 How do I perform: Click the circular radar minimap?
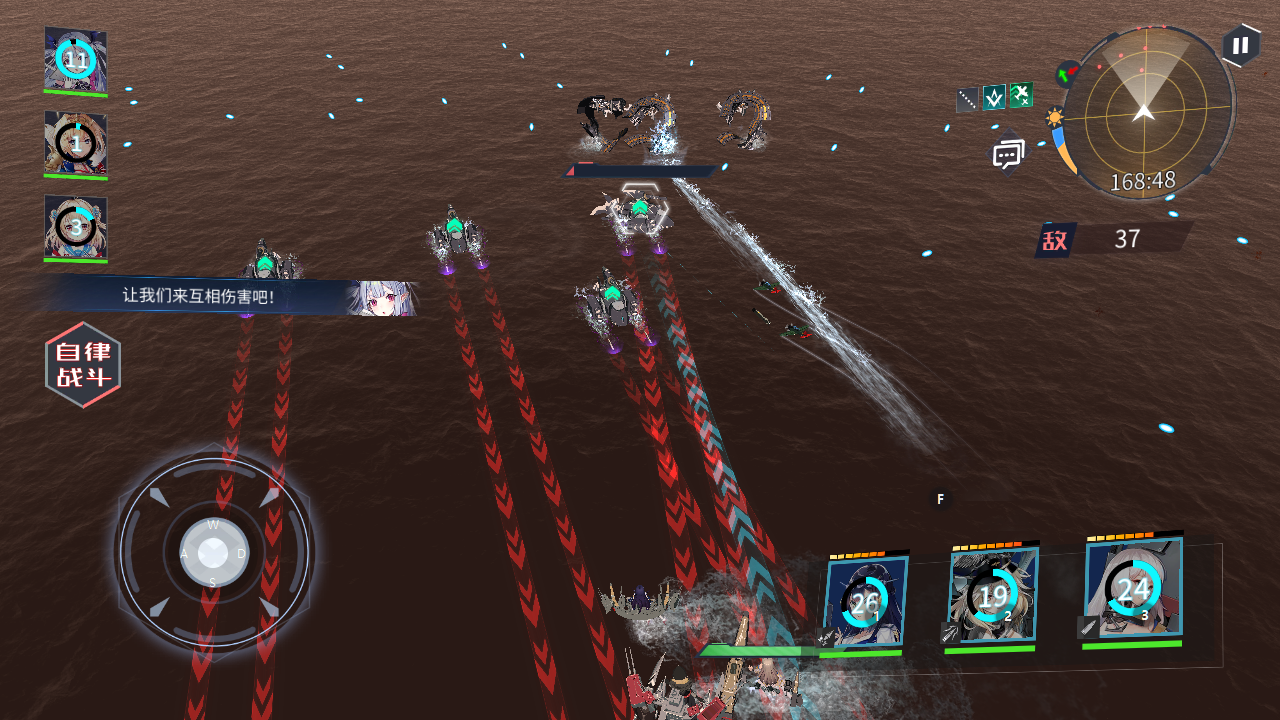coord(1146,112)
